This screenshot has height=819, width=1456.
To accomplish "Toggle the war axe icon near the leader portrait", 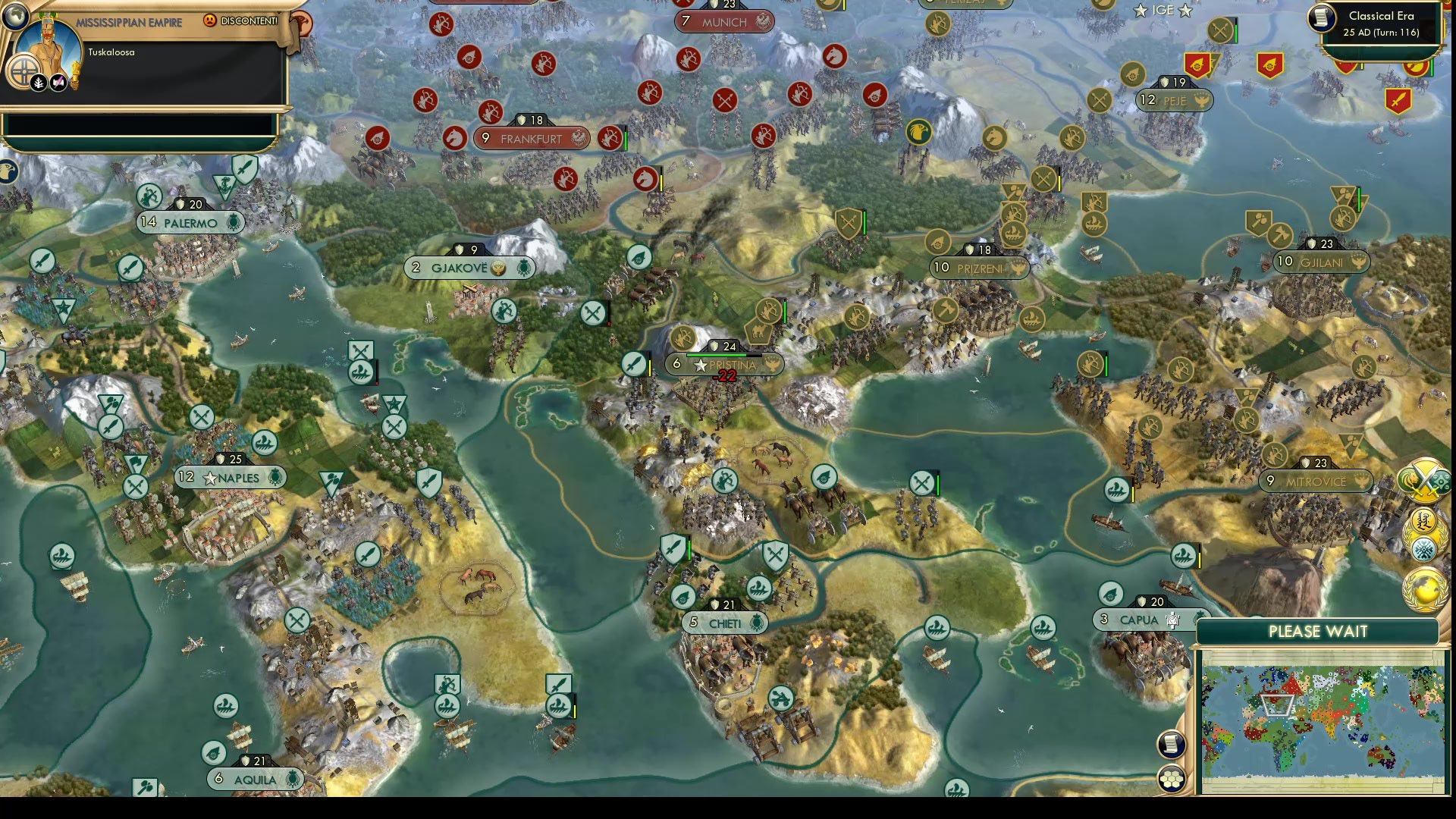I will (x=57, y=83).
